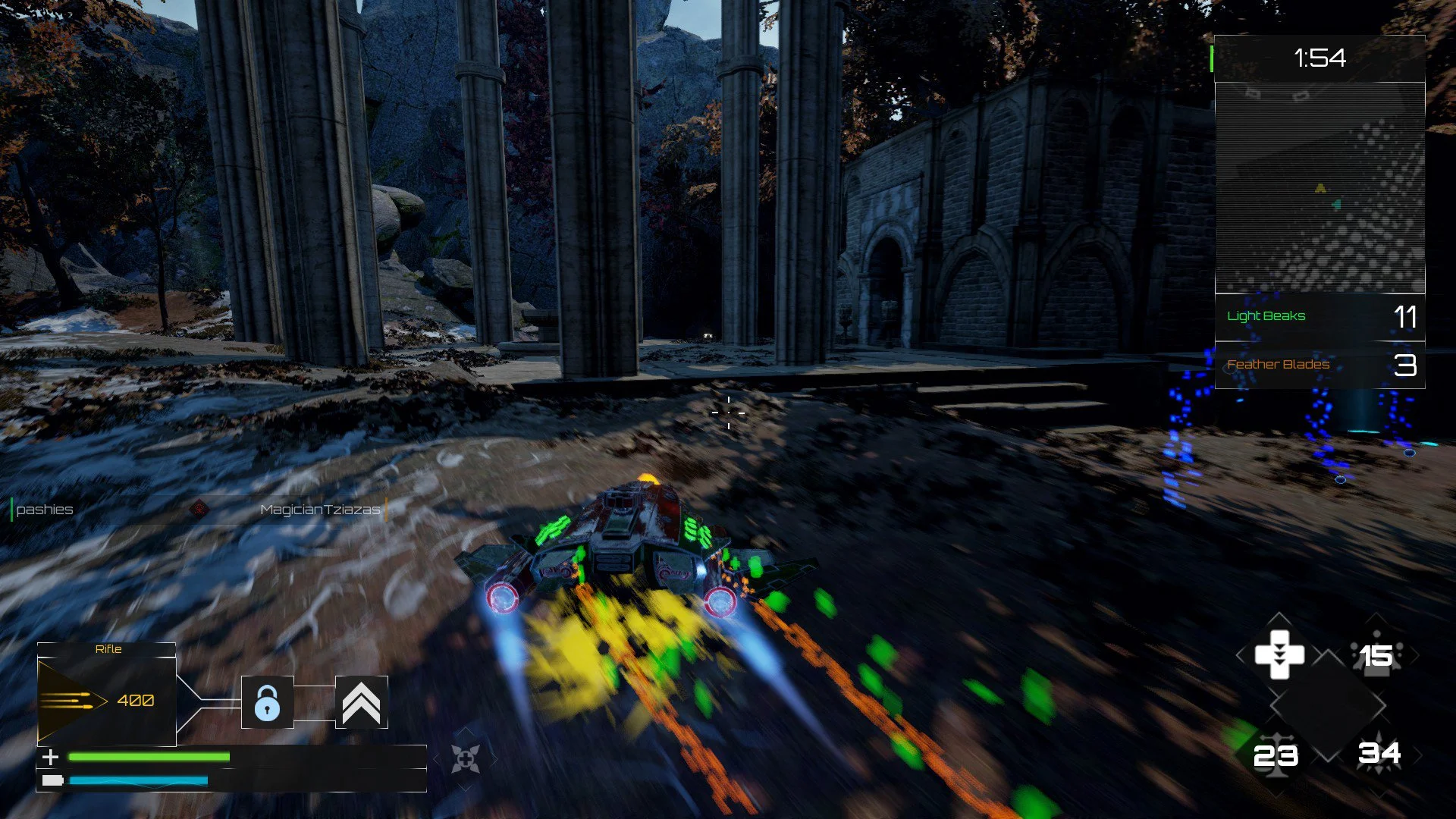The height and width of the screenshot is (819, 1456).
Task: Use the ability showing 34
Action: coord(1379,753)
